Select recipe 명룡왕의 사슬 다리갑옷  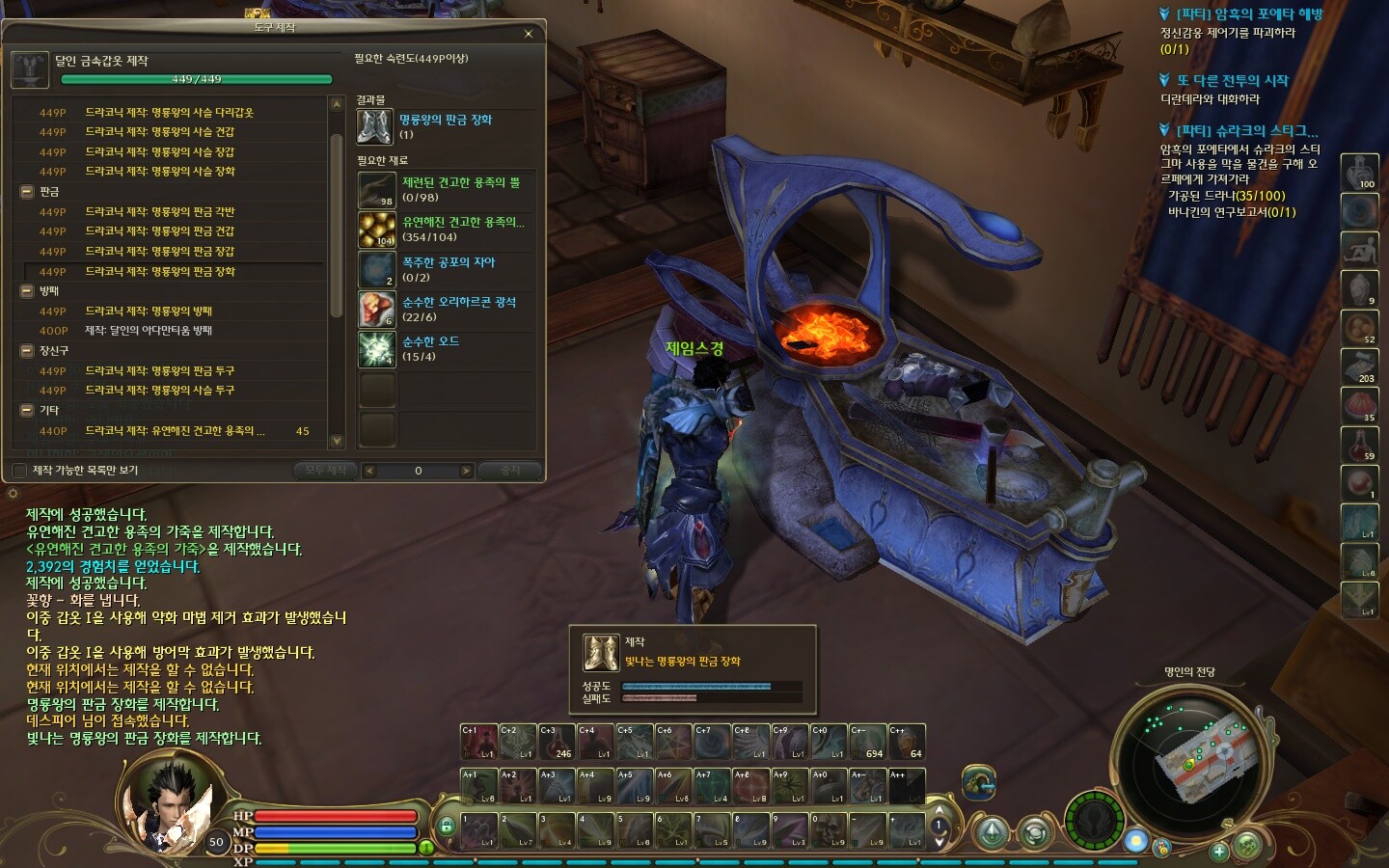169,113
